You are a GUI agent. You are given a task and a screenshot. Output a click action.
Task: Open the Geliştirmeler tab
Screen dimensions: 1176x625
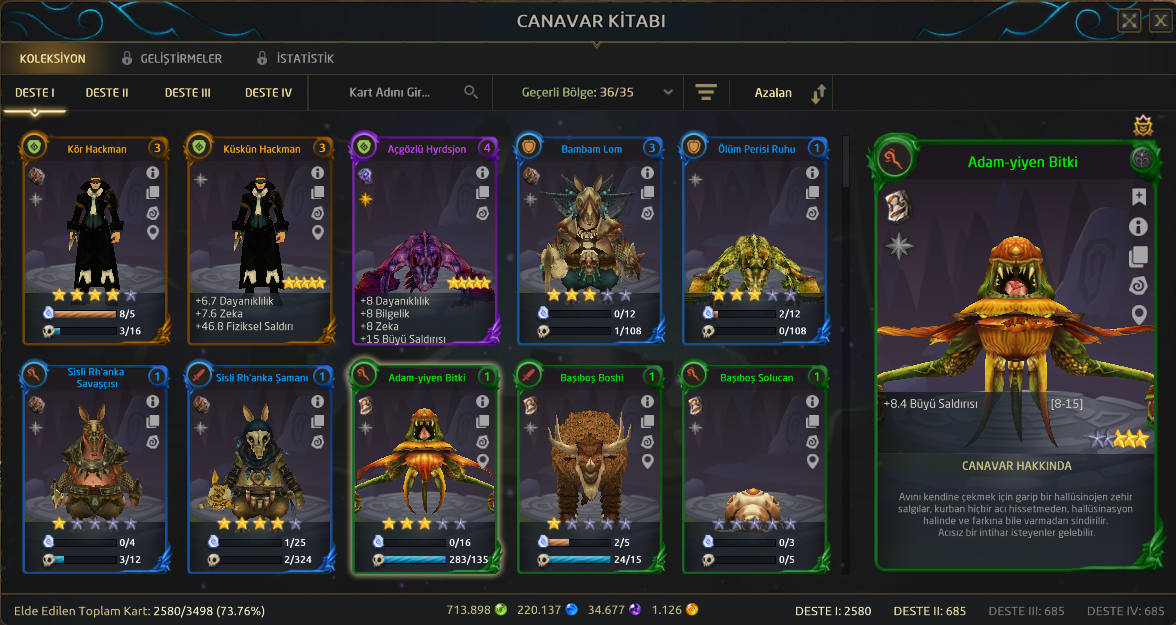172,59
